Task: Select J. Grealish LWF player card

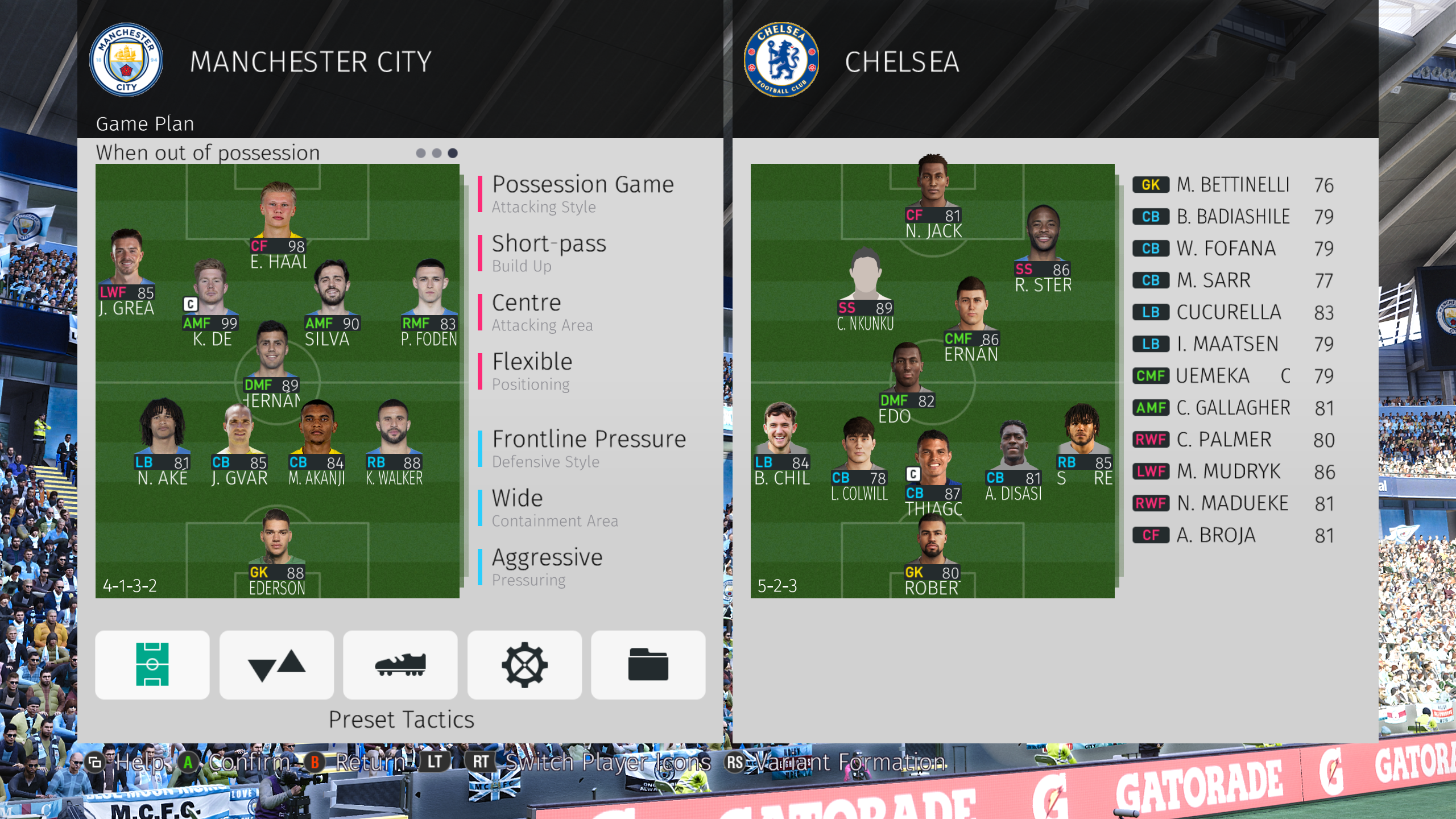Action: coord(126,272)
